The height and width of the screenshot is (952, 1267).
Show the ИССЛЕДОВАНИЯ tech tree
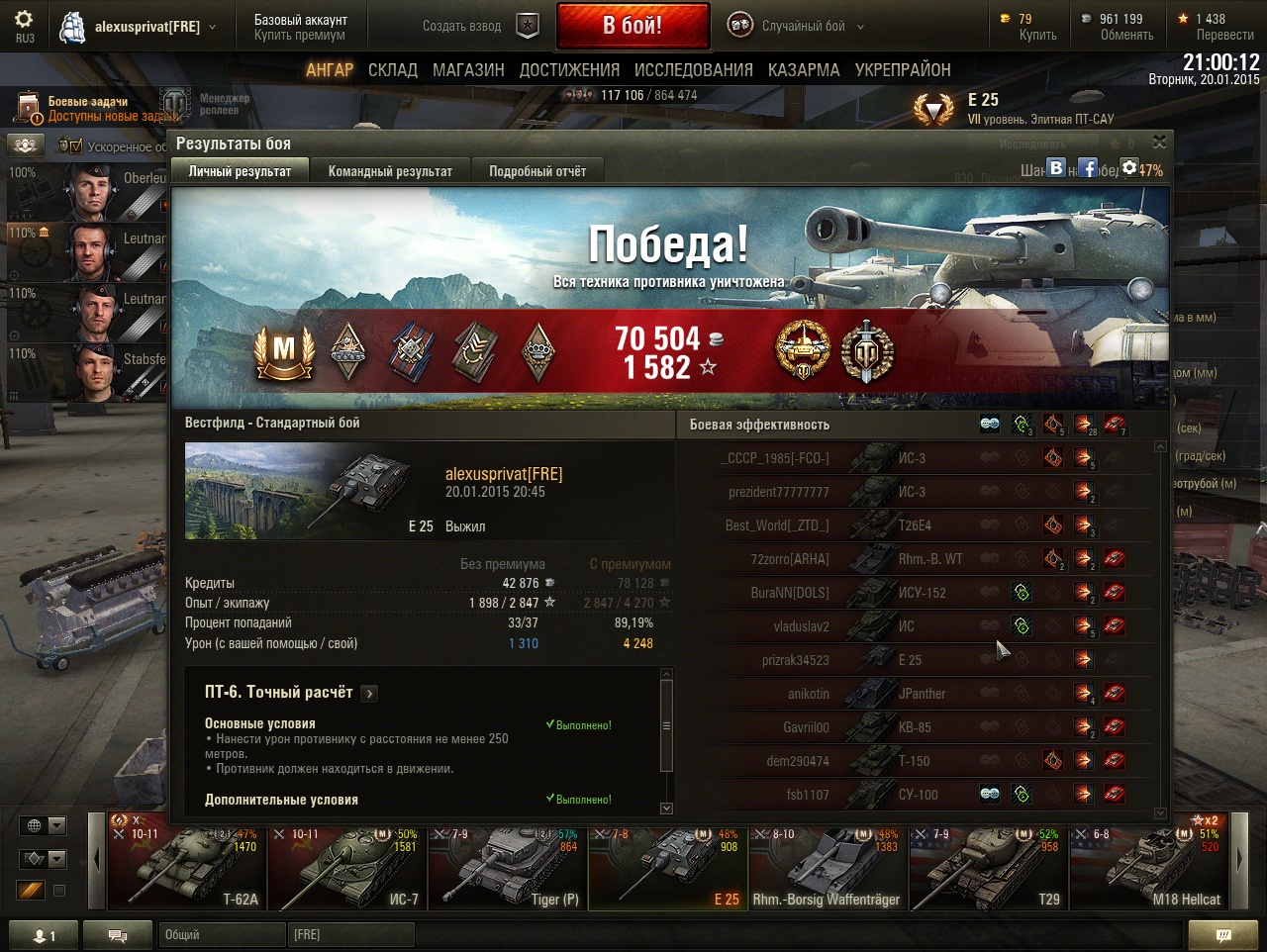pos(693,70)
